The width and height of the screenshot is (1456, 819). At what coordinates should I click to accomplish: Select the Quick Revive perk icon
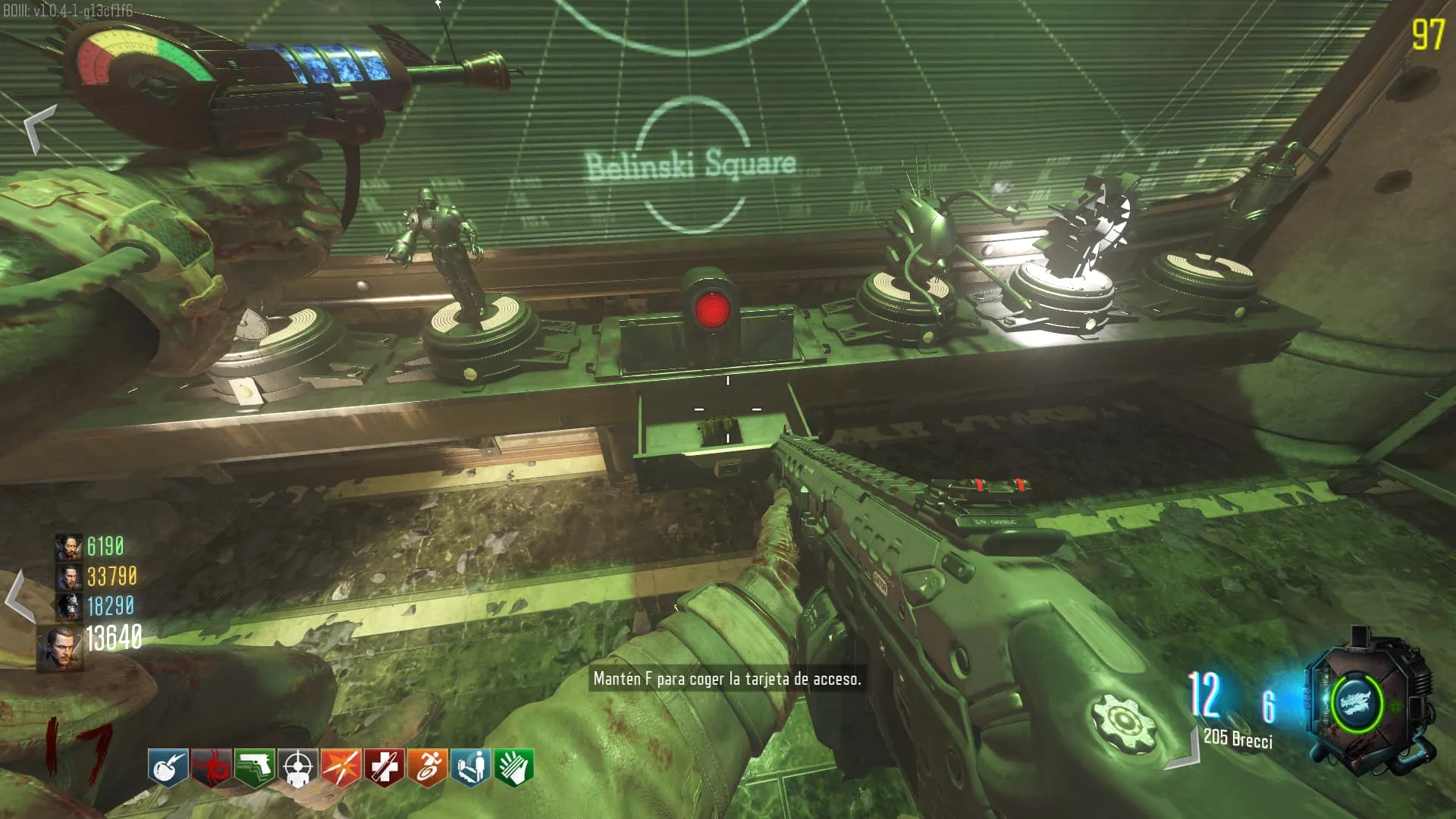point(470,768)
